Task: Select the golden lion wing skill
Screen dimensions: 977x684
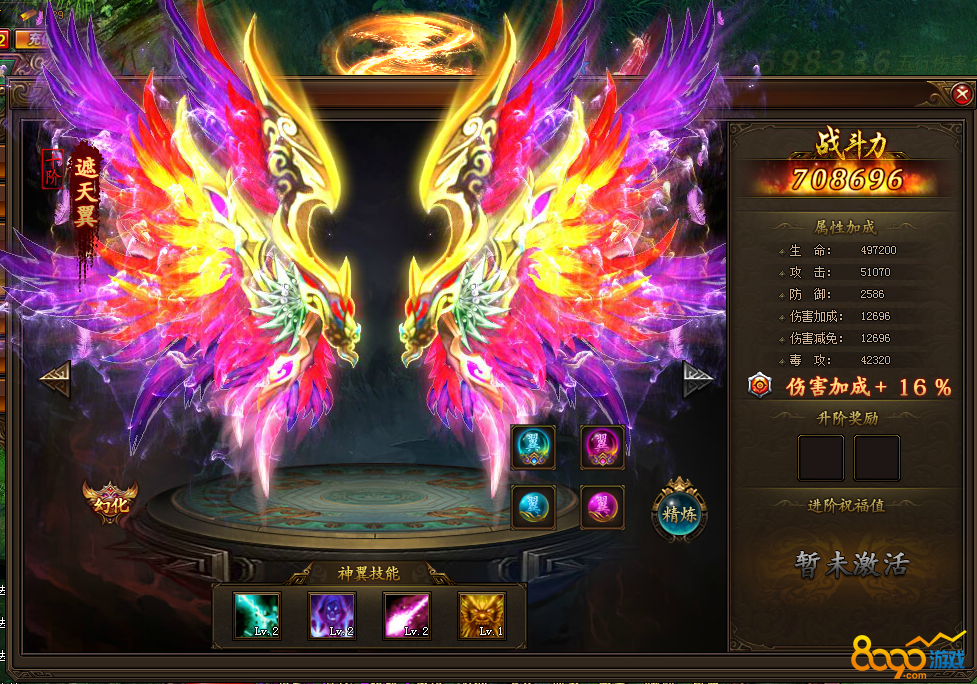Action: click(482, 615)
